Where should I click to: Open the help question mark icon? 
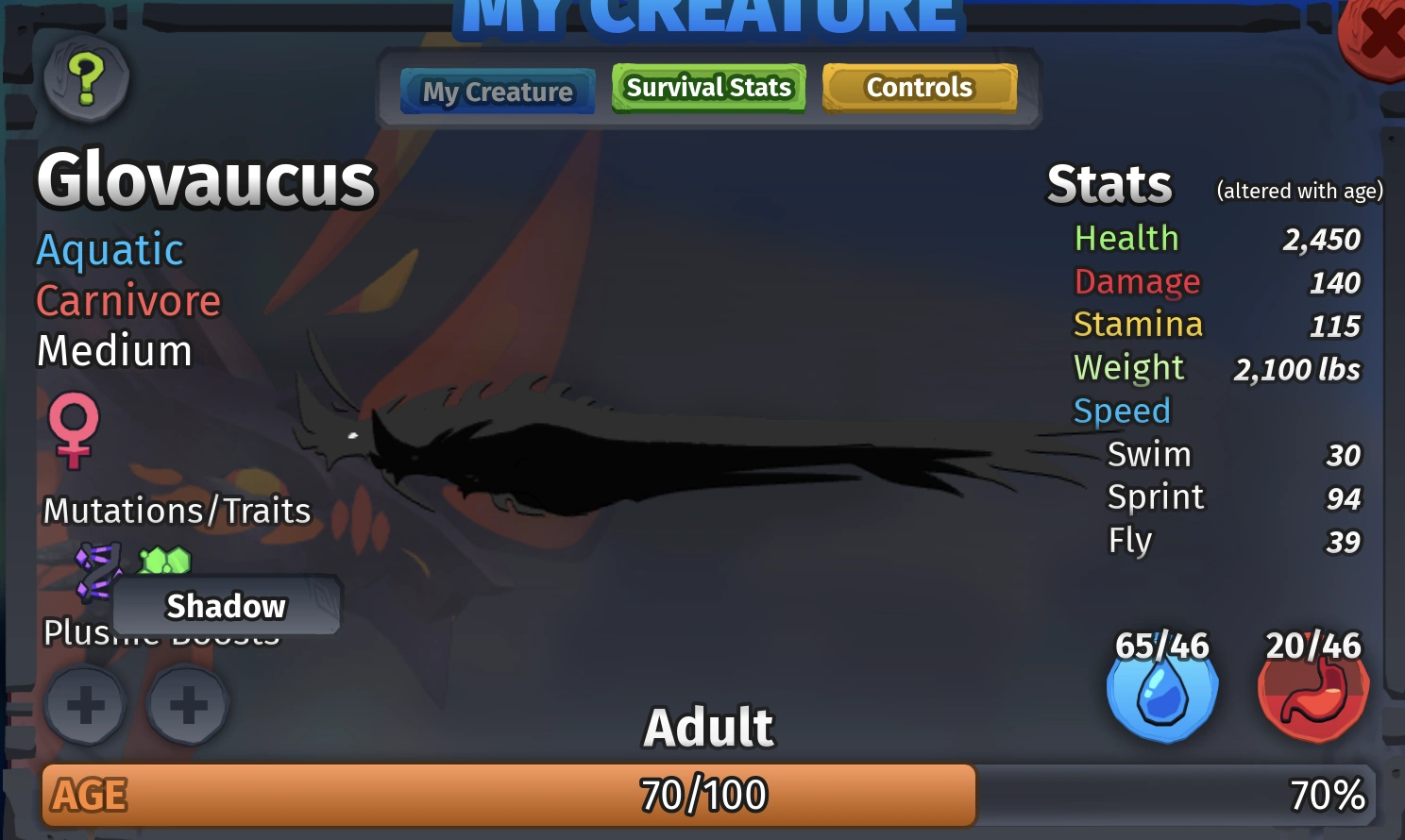[x=87, y=83]
